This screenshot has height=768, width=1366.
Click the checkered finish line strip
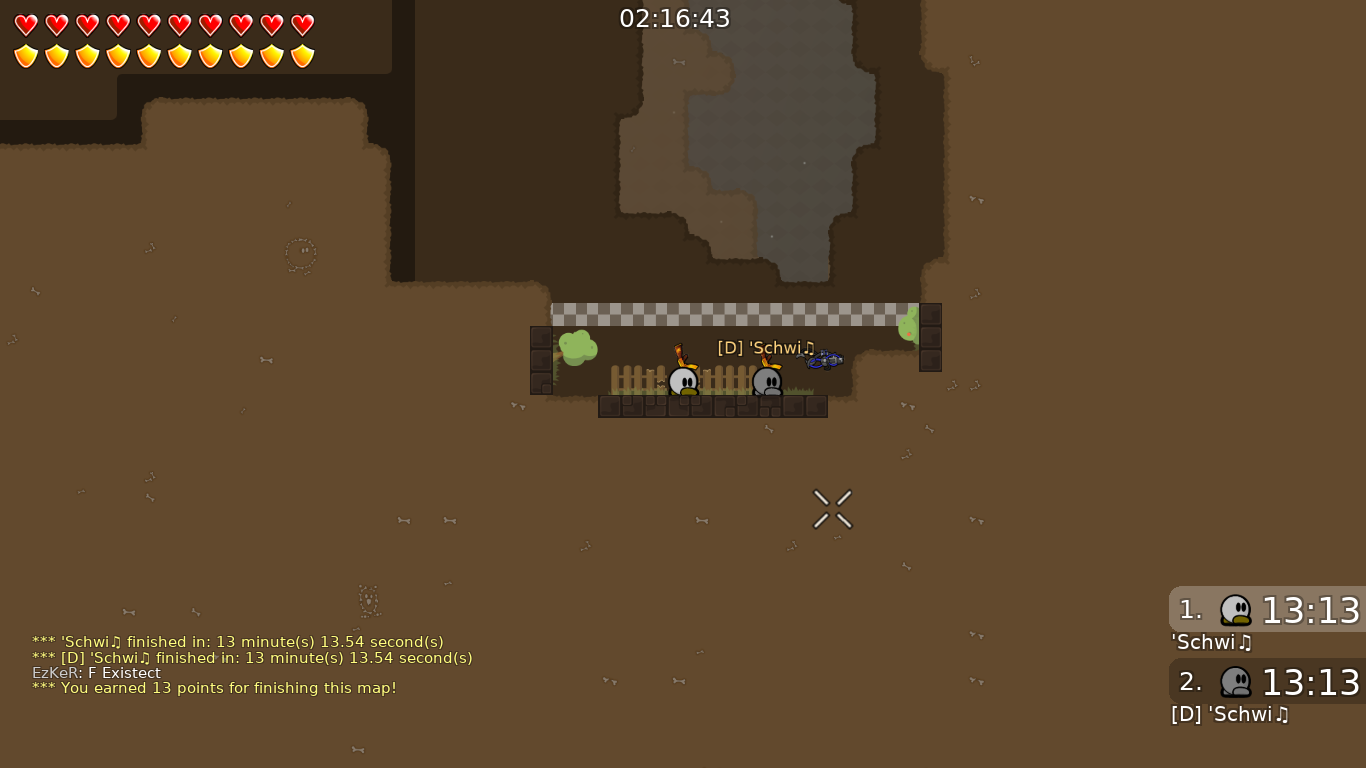pos(735,314)
